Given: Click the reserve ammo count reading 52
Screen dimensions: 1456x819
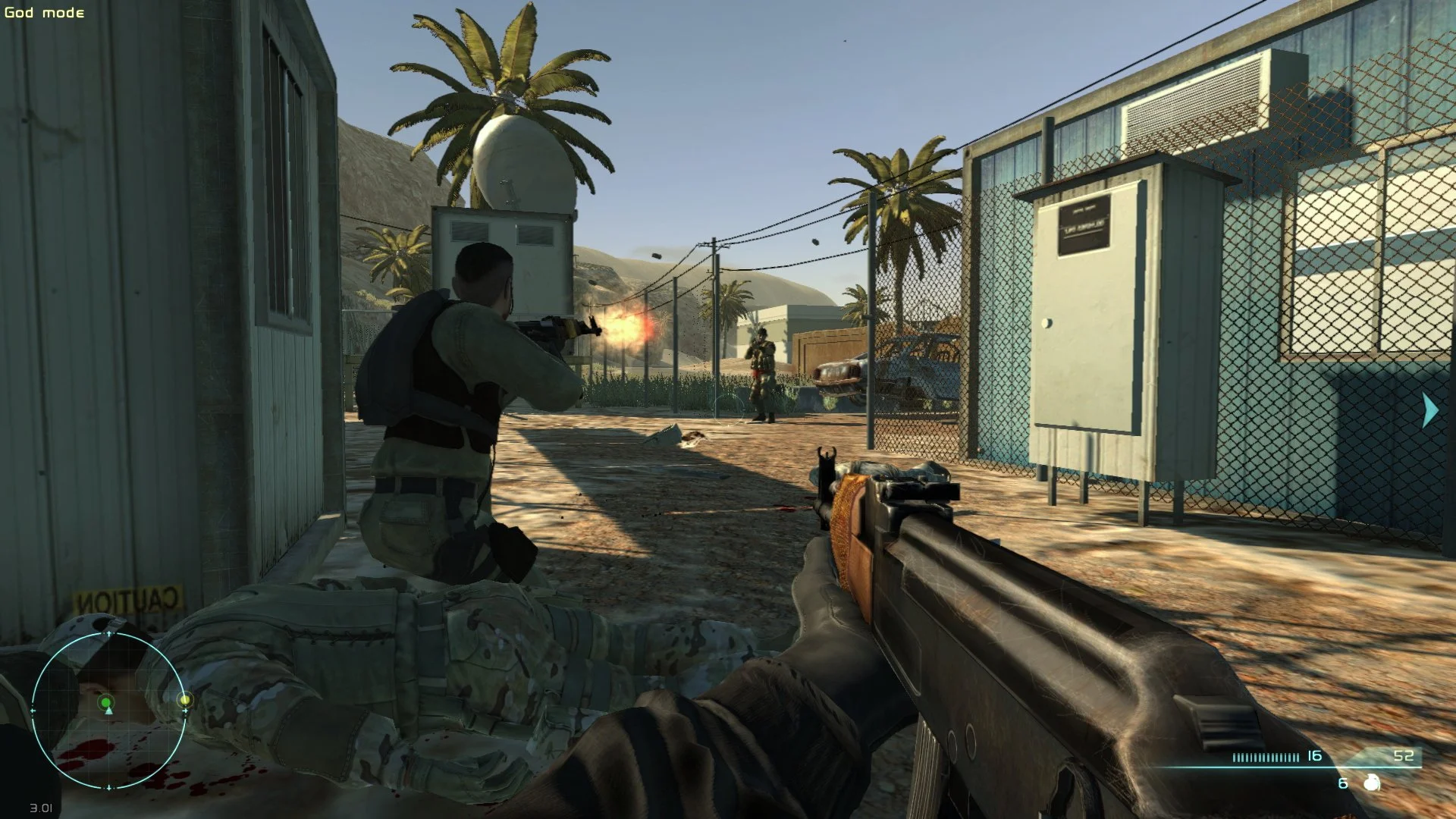Looking at the screenshot, I should point(1404,756).
